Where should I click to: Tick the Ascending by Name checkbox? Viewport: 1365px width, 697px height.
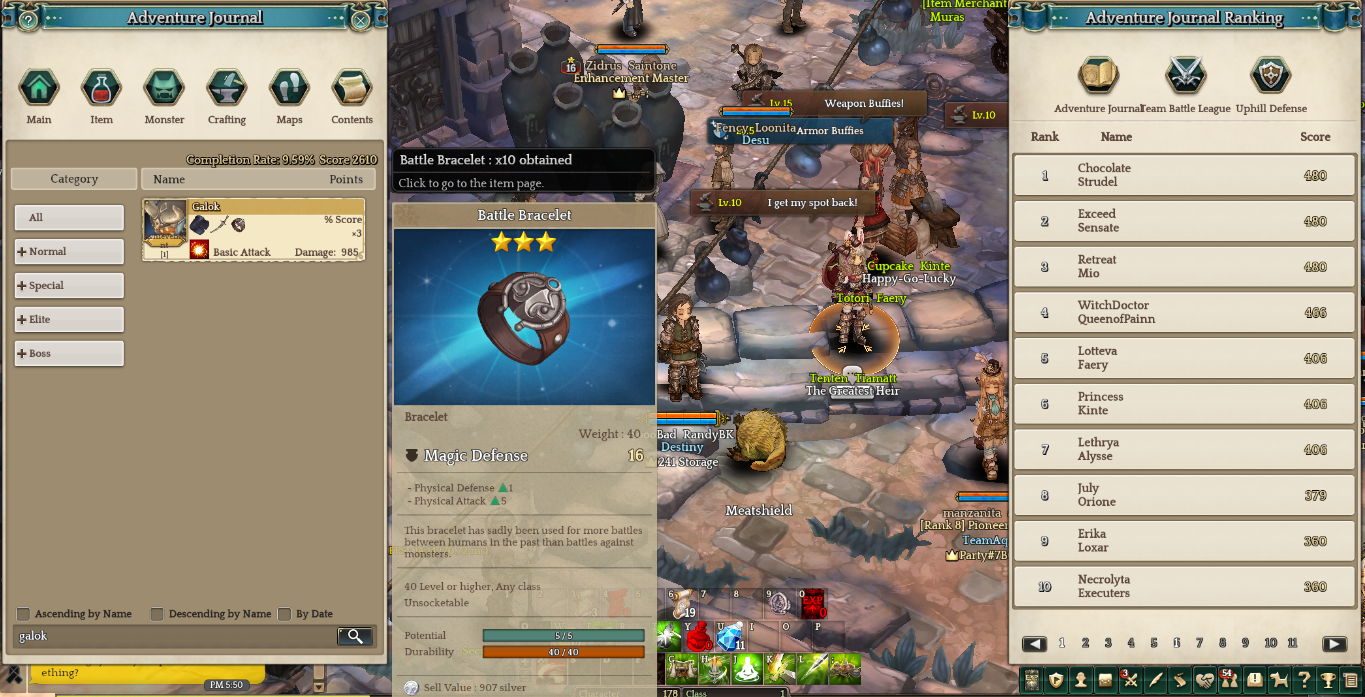pos(23,614)
